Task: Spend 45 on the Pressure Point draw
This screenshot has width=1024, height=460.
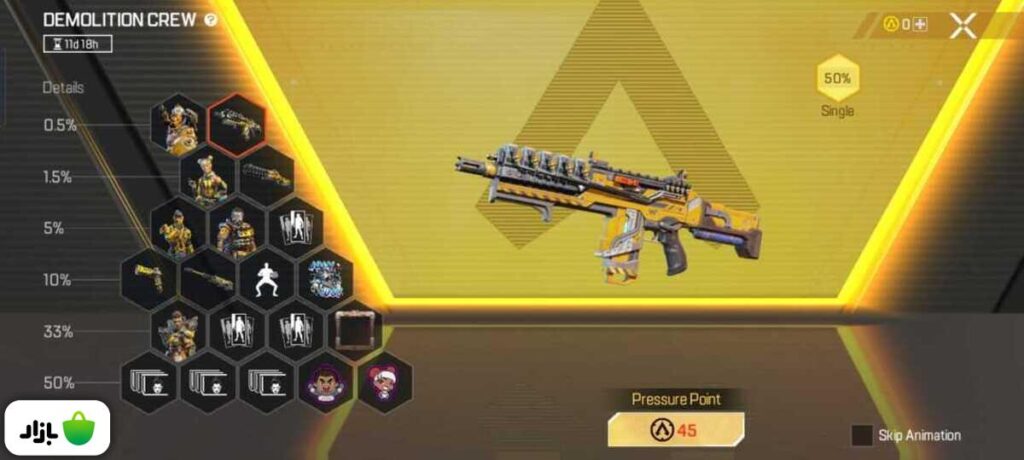Action: click(x=675, y=429)
